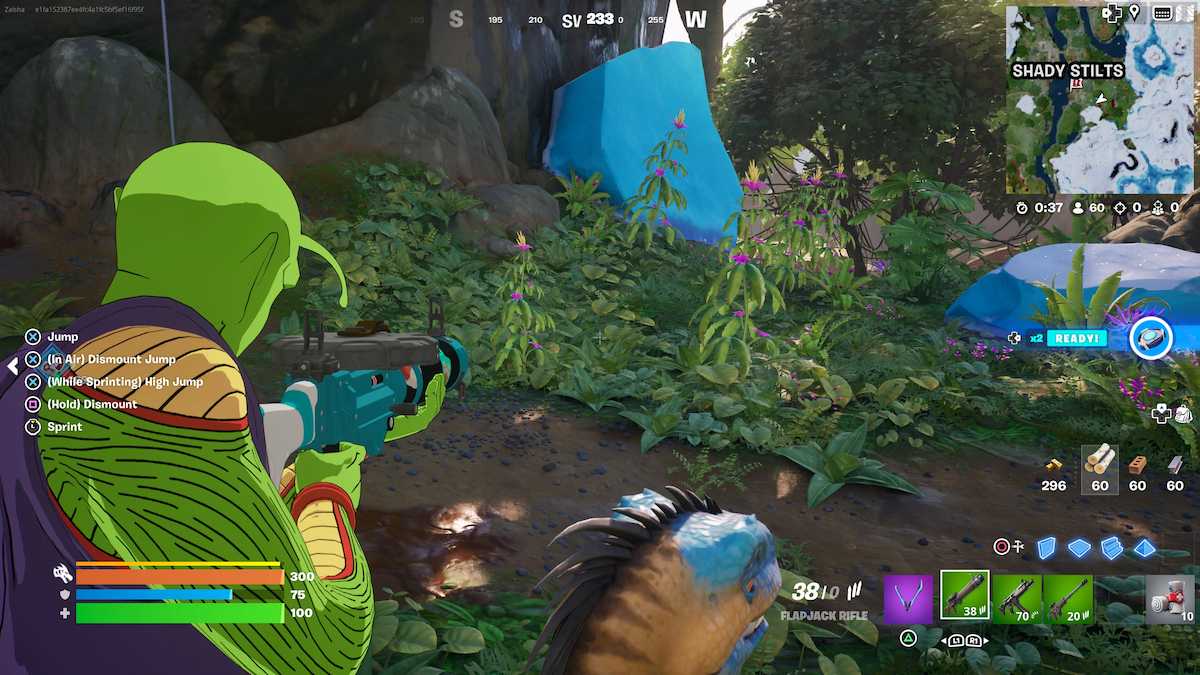Screen dimensions: 1200x675
Task: Equip the rifle with 20 ammo
Action: click(x=1069, y=599)
